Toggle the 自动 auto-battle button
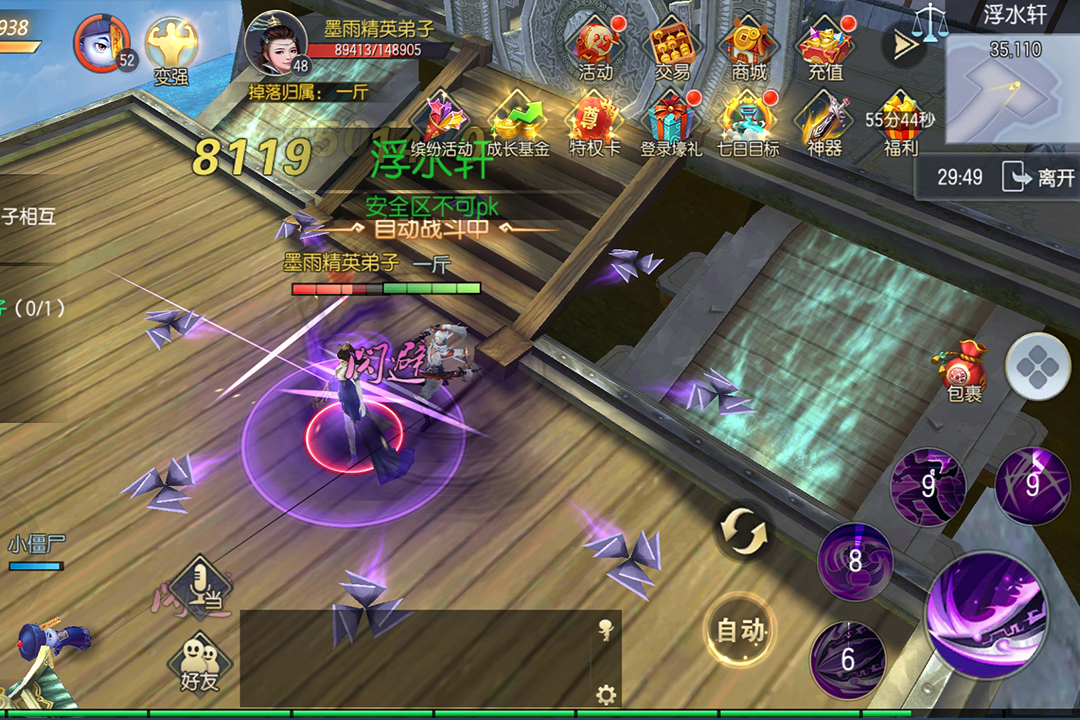This screenshot has width=1080, height=720. [x=741, y=631]
